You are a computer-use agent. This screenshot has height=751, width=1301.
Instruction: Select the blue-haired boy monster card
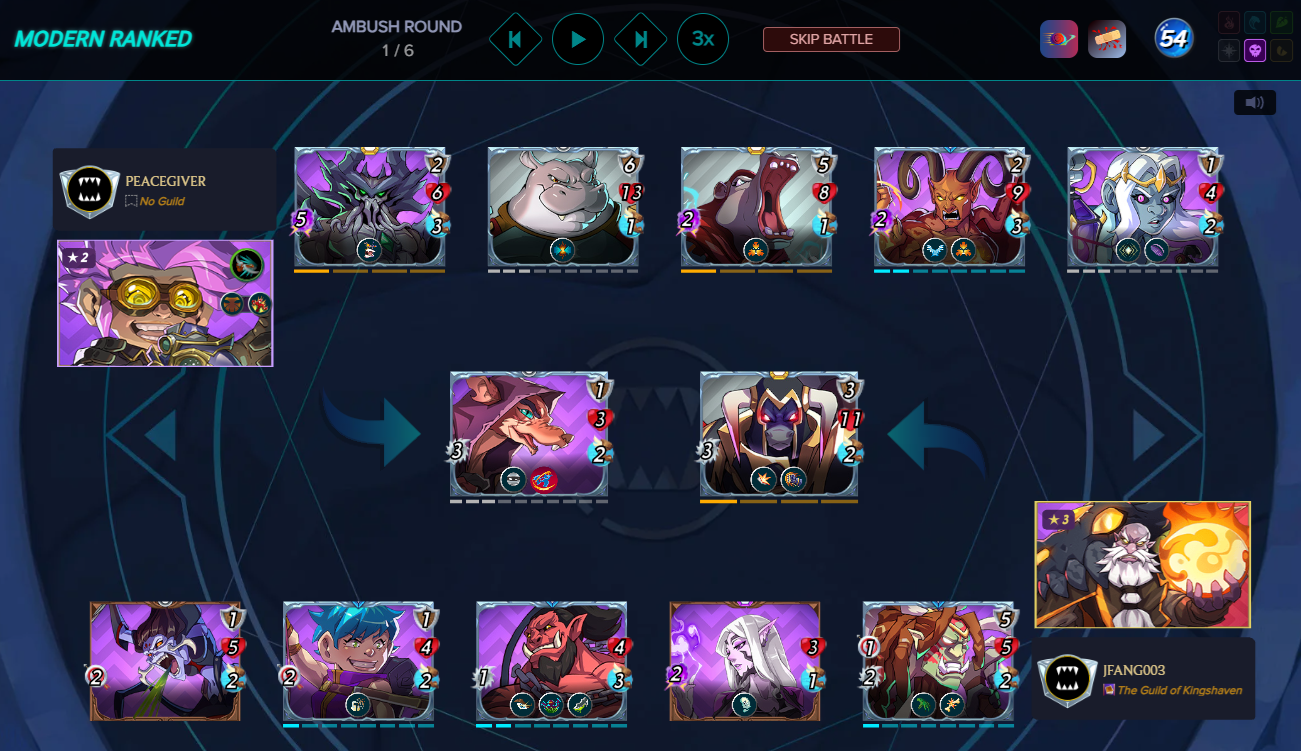click(358, 661)
